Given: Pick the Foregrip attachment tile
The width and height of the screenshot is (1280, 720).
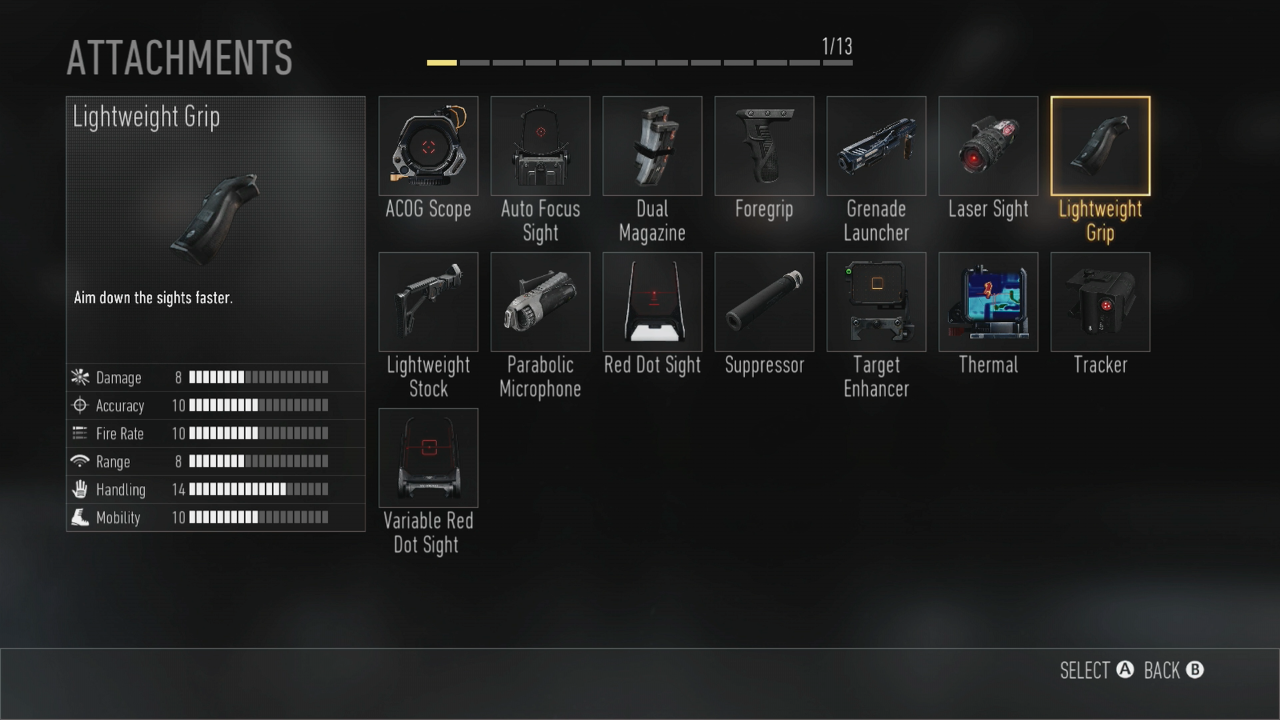Looking at the screenshot, I should pos(764,146).
